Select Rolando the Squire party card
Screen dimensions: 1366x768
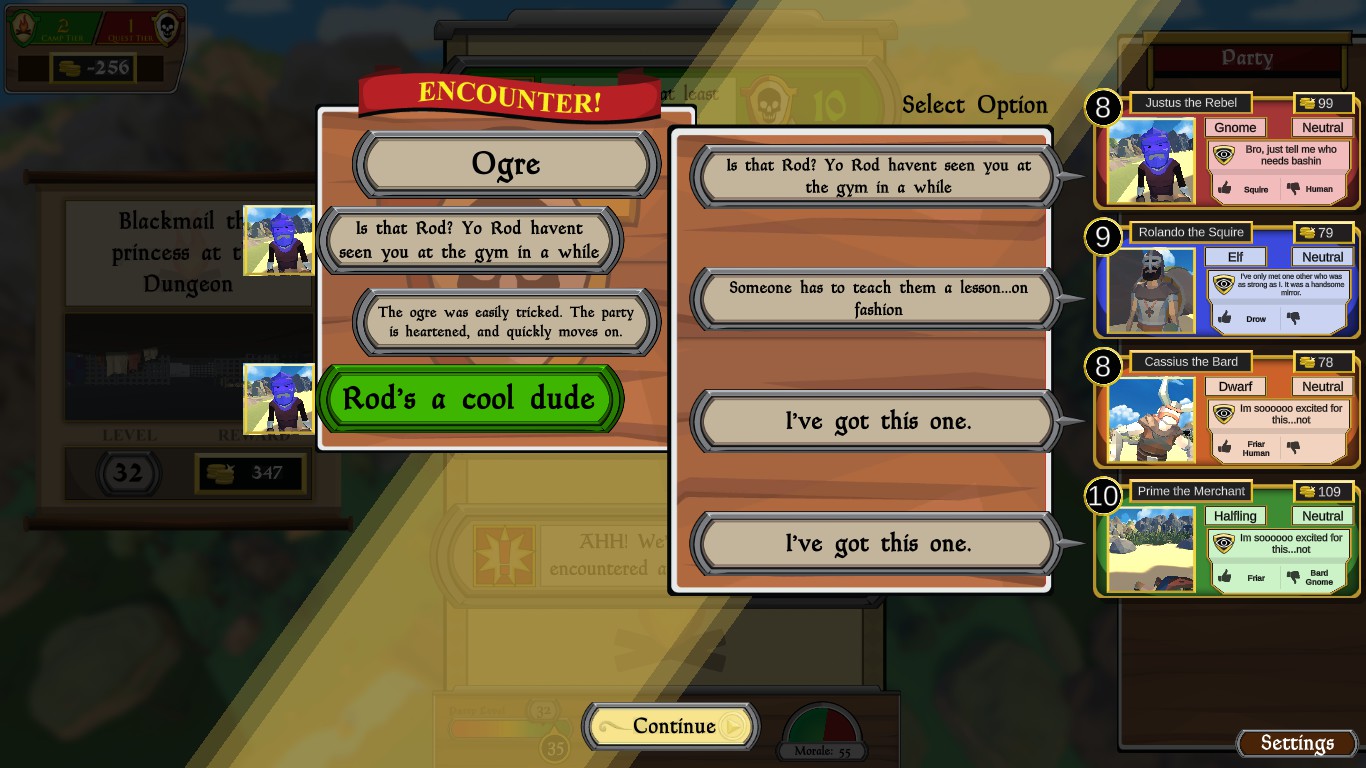[x=1227, y=279]
